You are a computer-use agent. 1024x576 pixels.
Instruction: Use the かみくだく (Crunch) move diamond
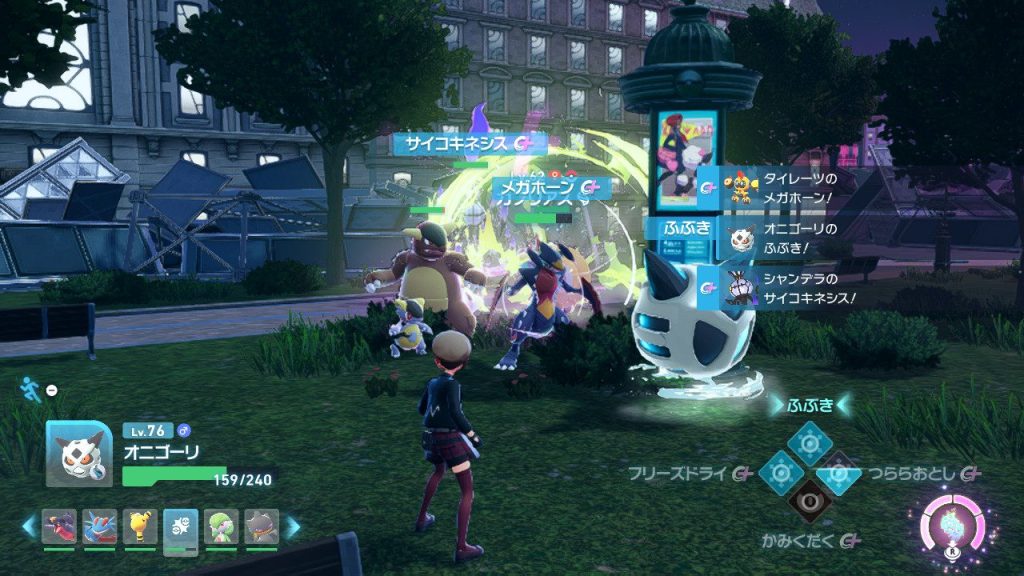pos(810,503)
